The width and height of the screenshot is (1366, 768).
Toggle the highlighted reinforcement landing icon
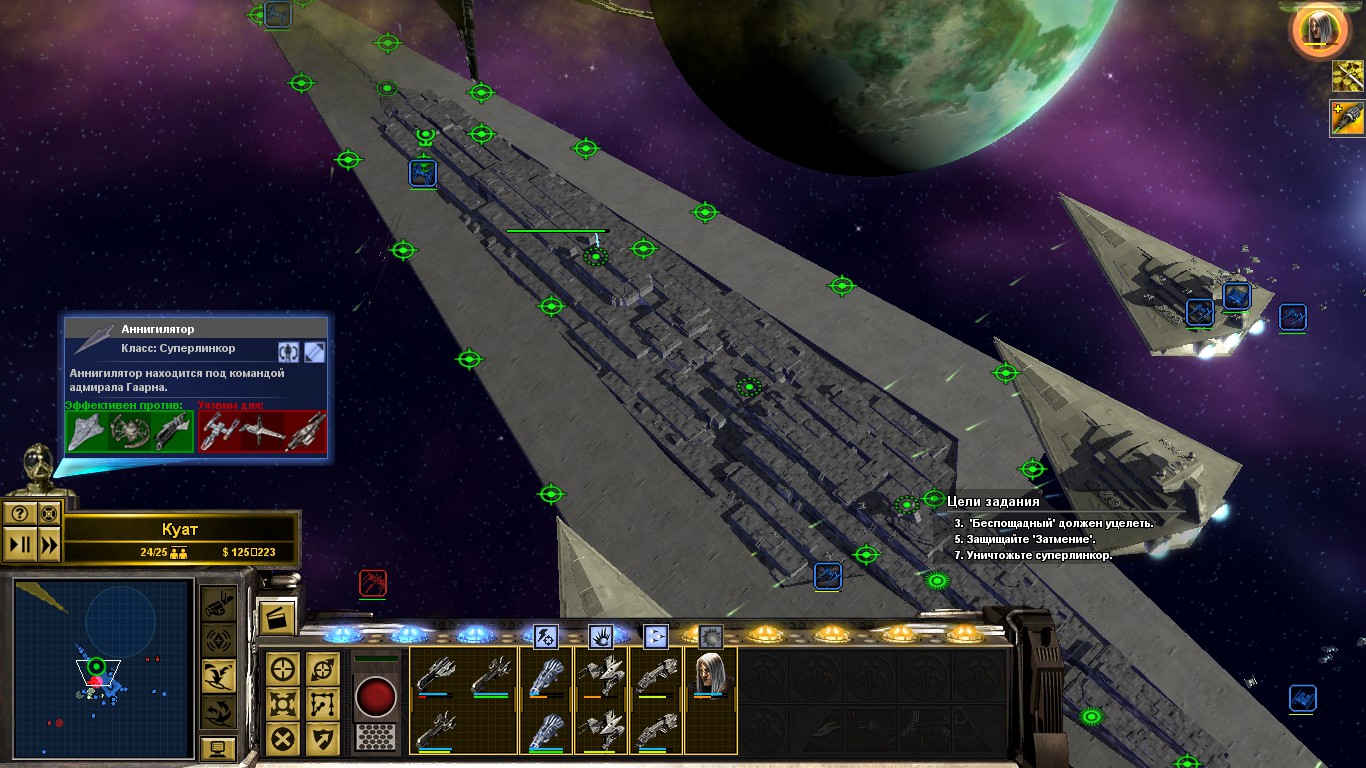pyautogui.click(x=218, y=673)
